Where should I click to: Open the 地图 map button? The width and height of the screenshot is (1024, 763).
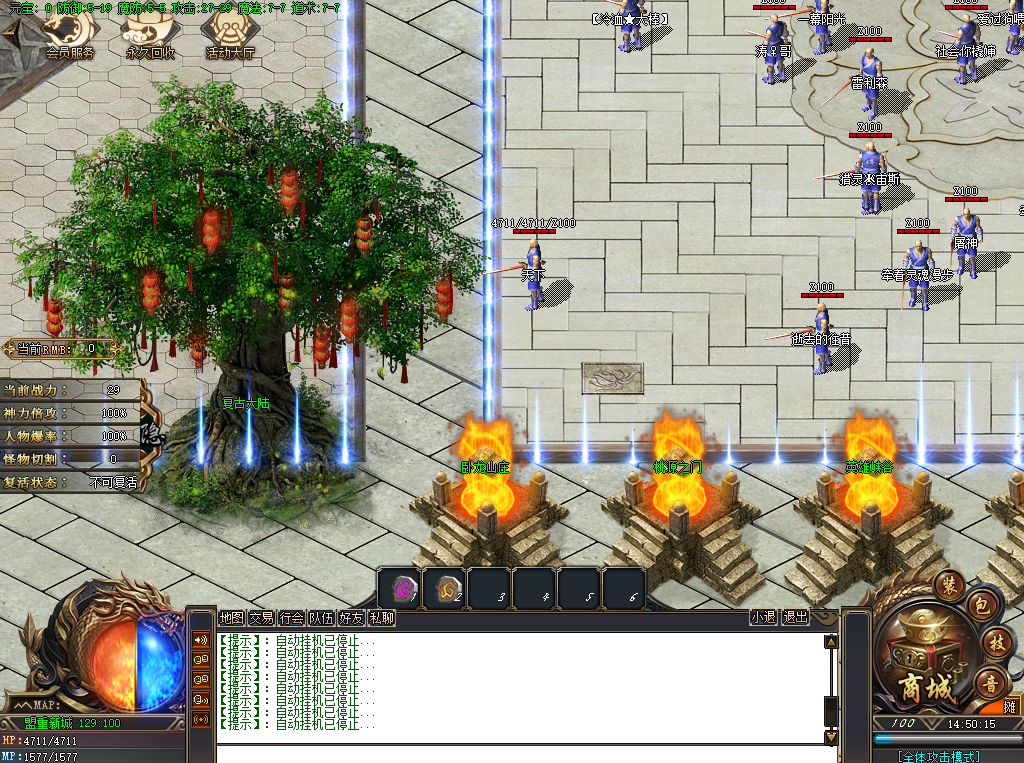[x=231, y=618]
